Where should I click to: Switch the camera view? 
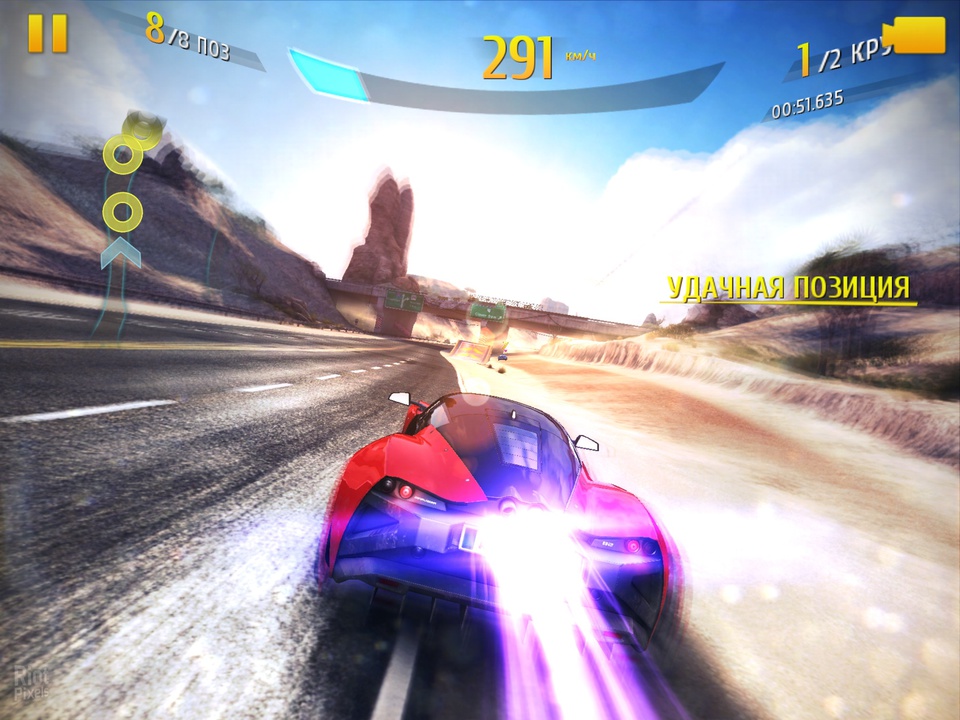point(917,37)
